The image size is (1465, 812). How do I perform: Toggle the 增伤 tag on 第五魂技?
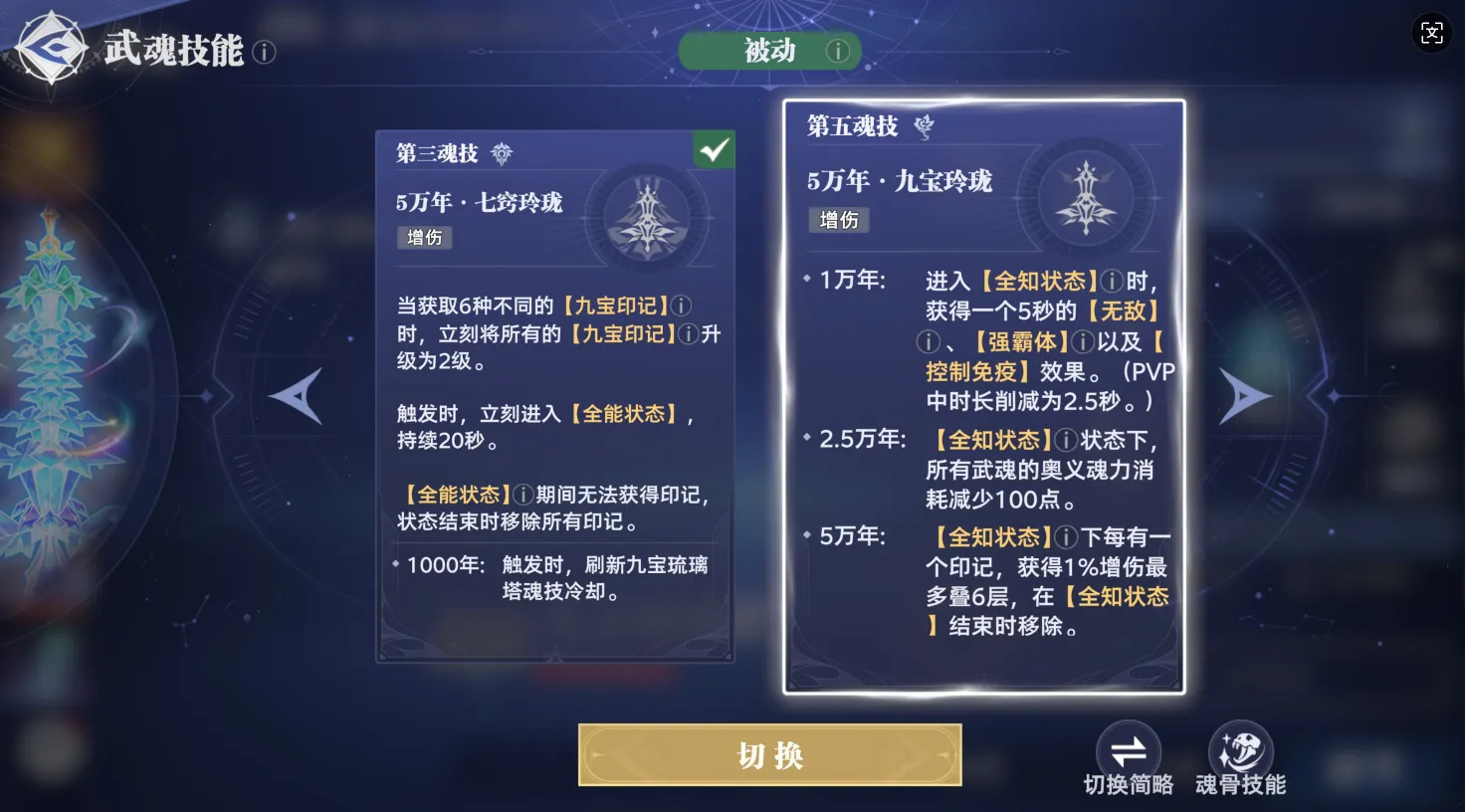[839, 220]
